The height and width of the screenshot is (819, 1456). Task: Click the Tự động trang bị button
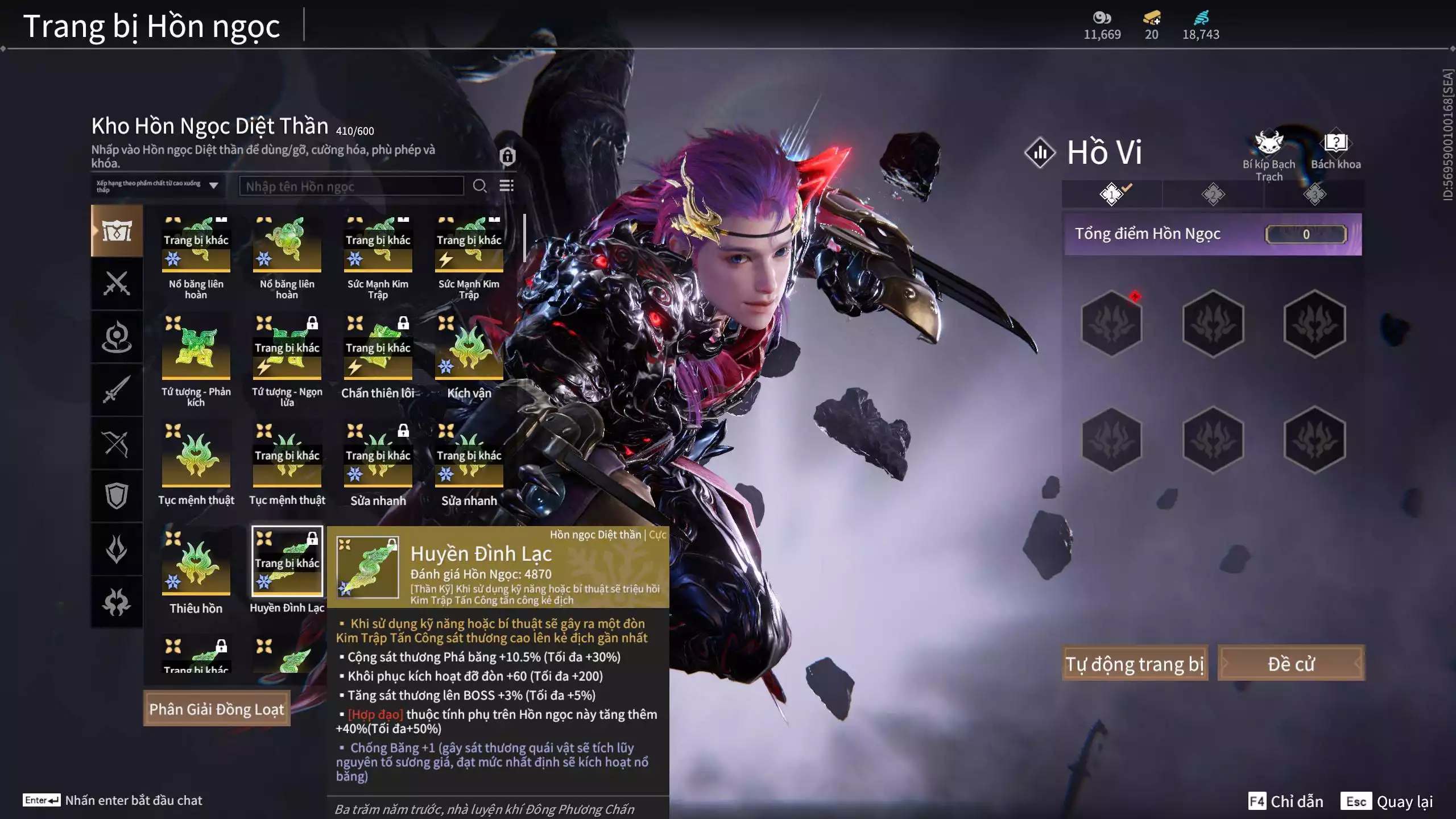click(1134, 663)
